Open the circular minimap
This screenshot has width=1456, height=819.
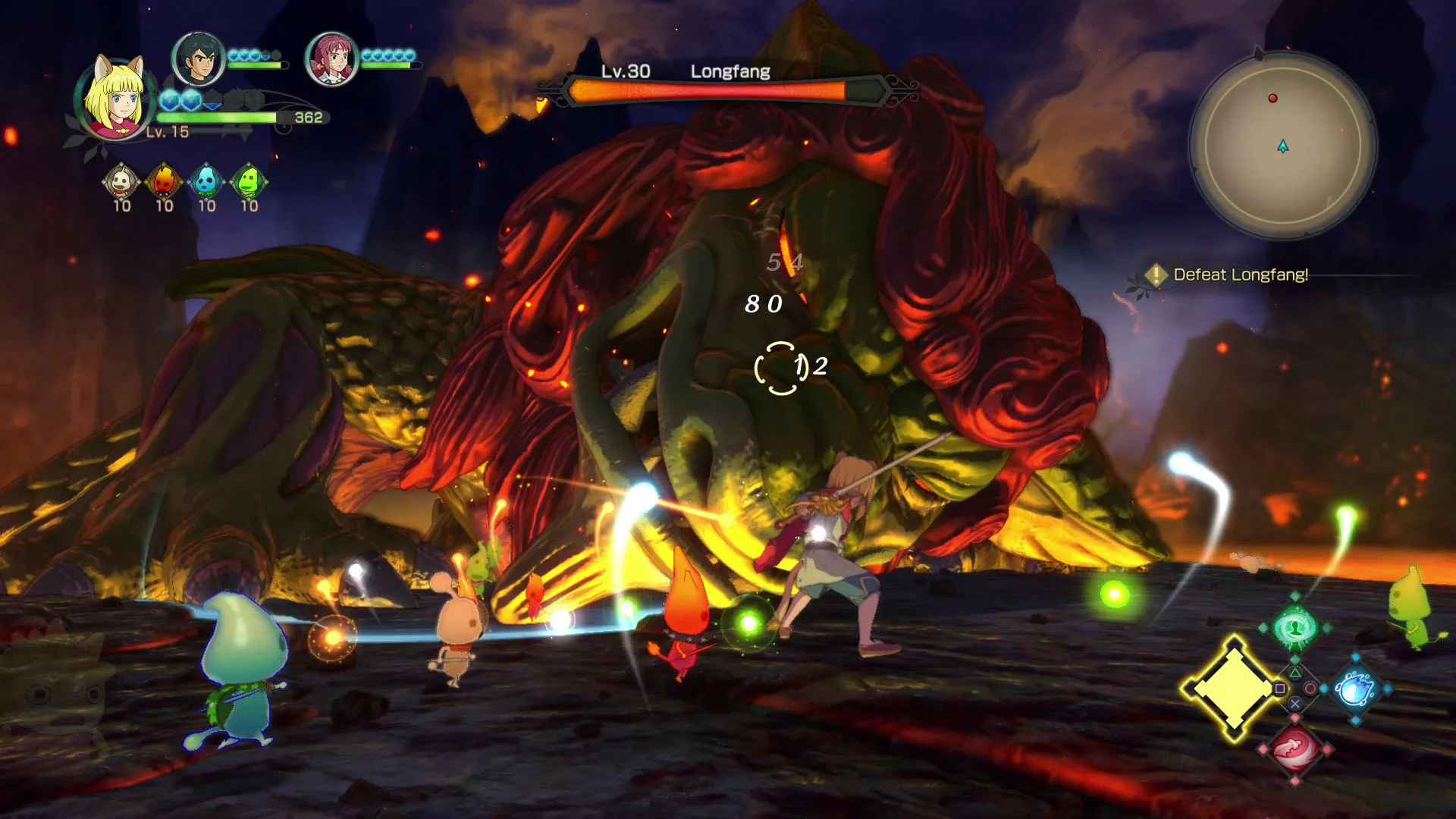point(1283,145)
